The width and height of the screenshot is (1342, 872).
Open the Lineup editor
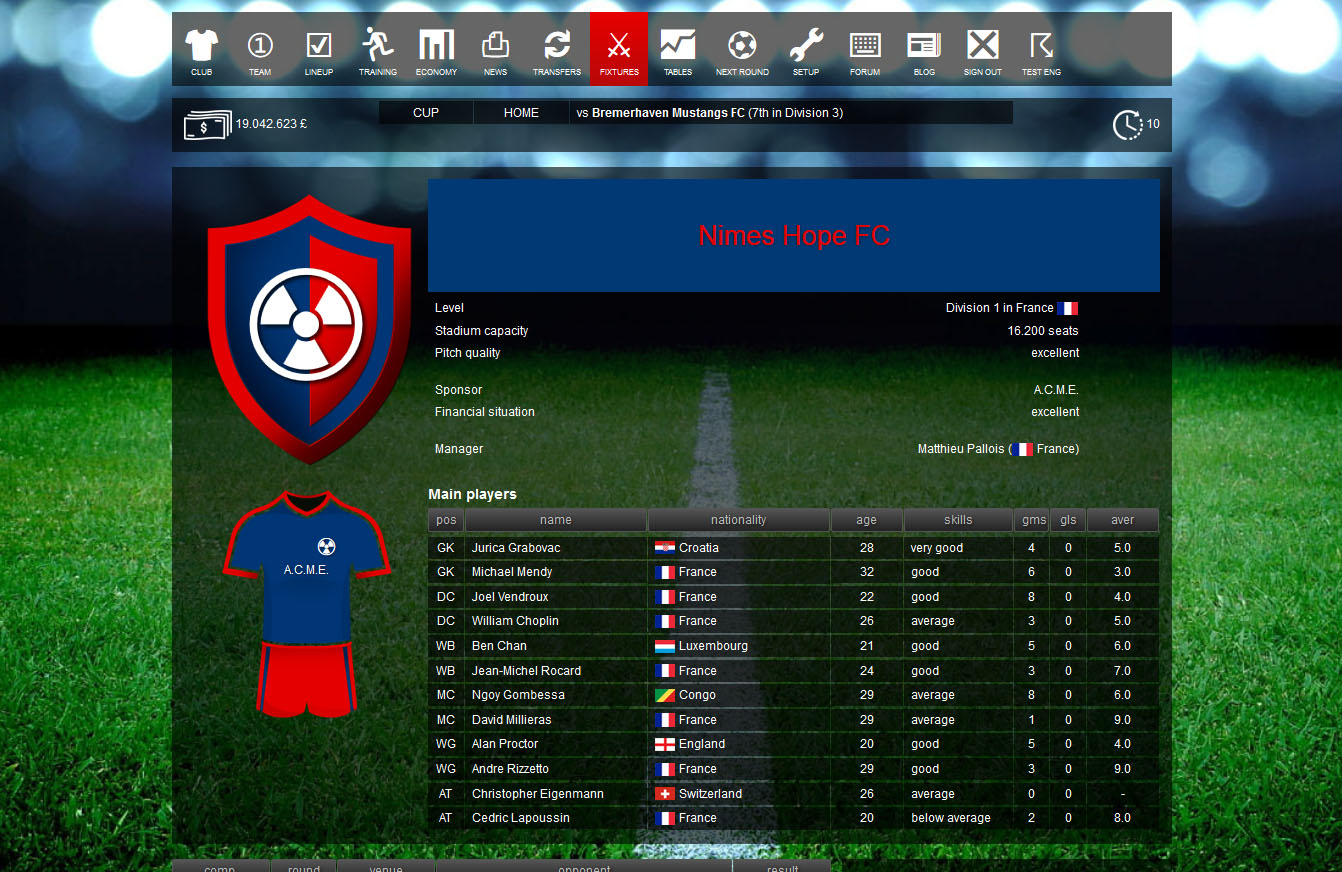click(x=319, y=48)
